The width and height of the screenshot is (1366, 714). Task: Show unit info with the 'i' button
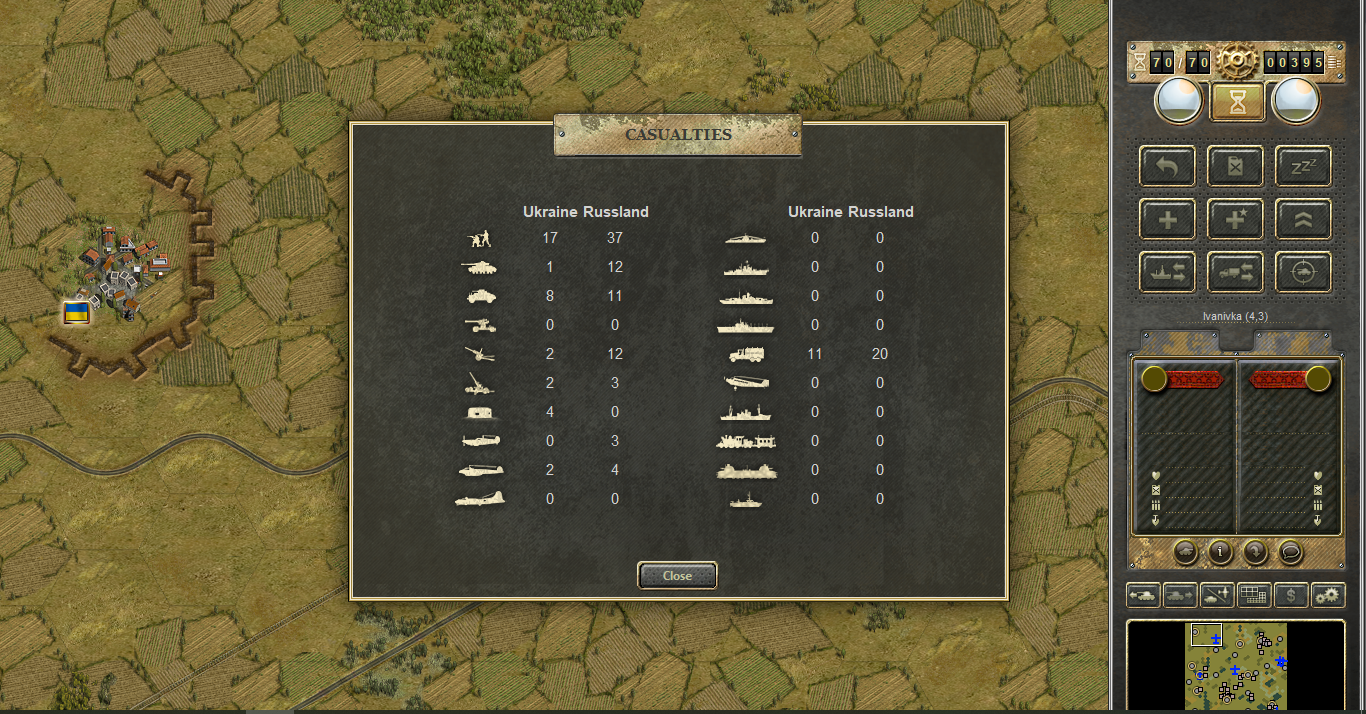1220,551
